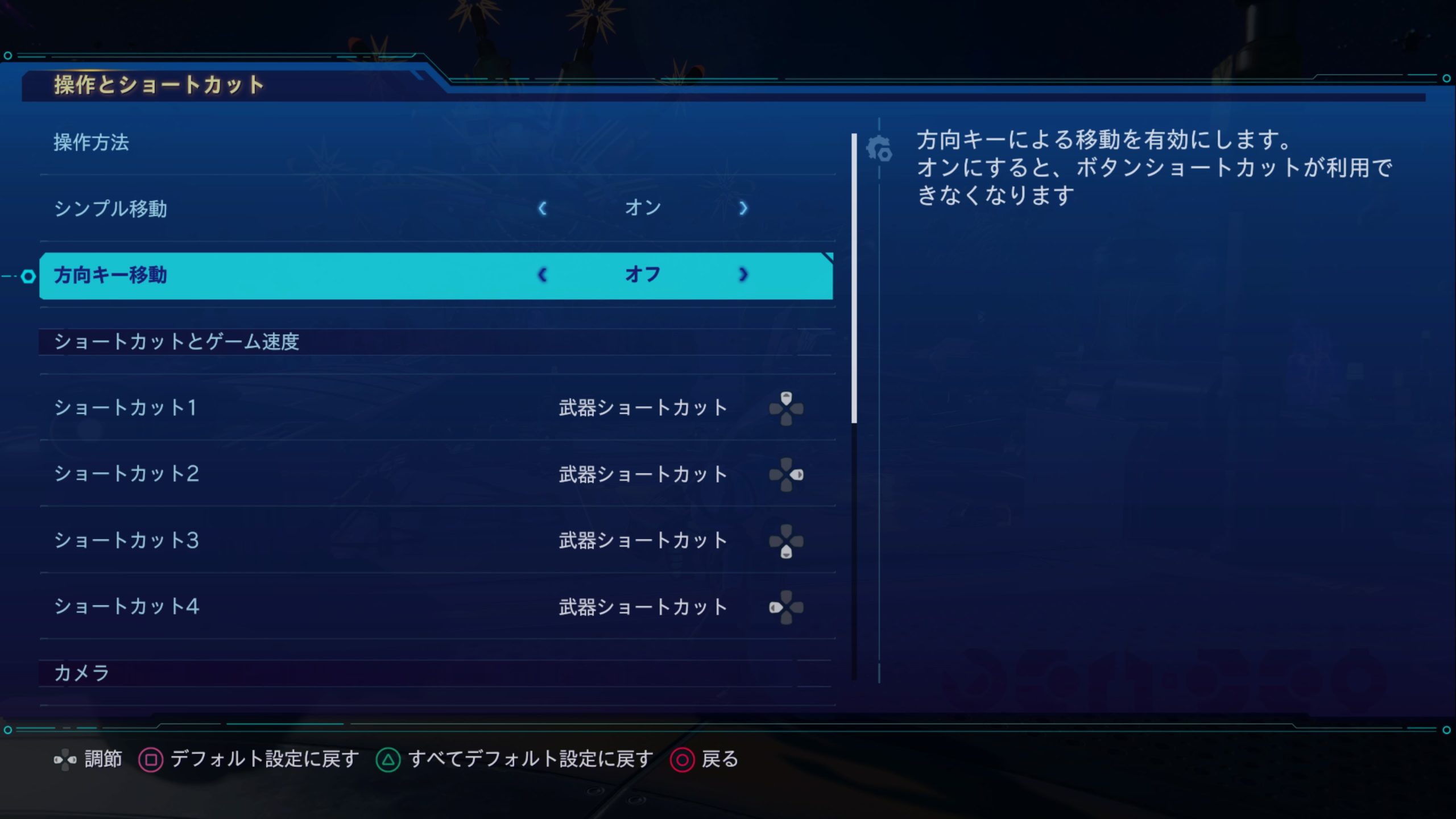The width and height of the screenshot is (1456, 819).
Task: Click the D-pad icon next to 調節
Action: coord(64,759)
